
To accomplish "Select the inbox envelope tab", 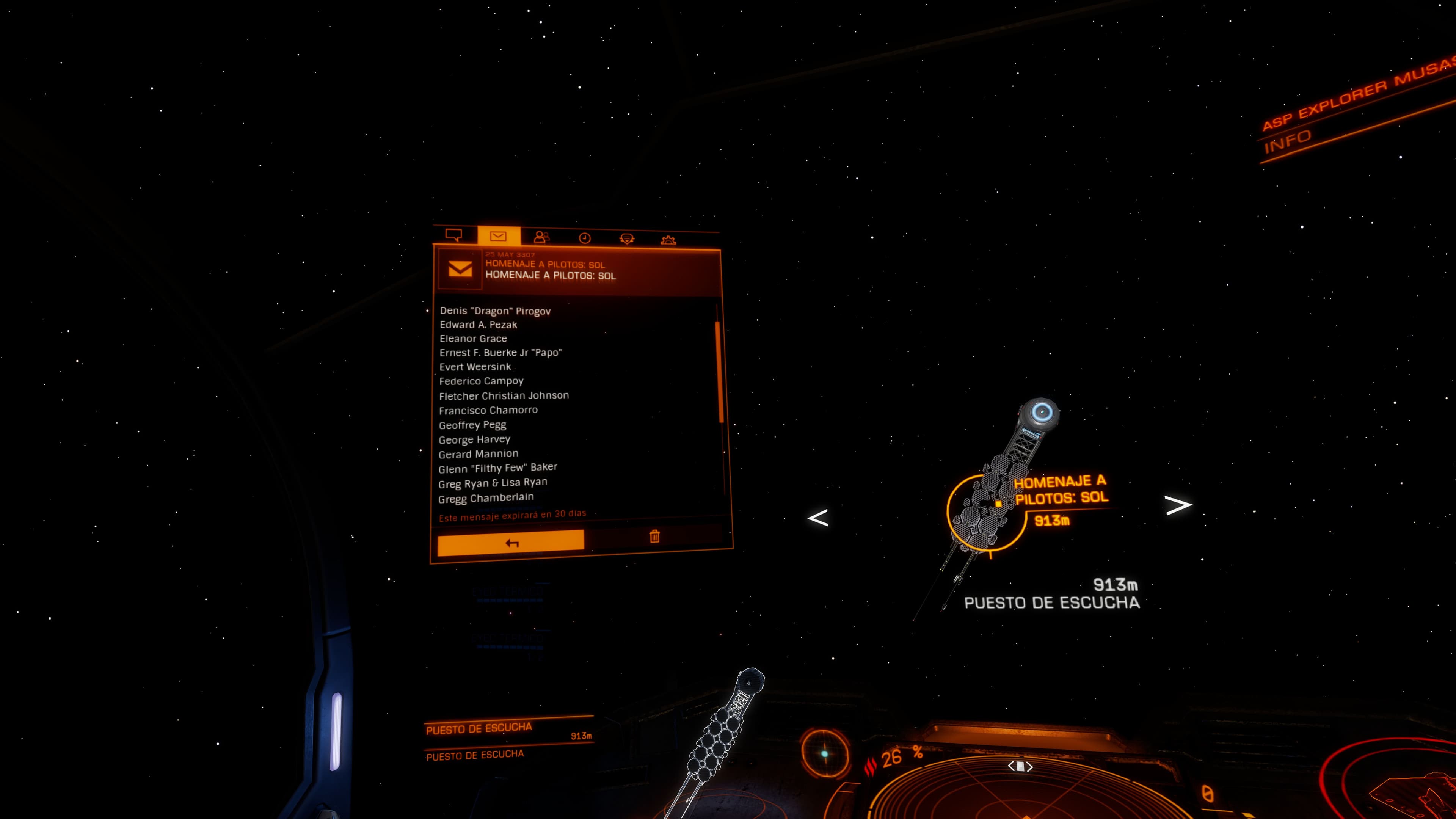I will tap(498, 236).
